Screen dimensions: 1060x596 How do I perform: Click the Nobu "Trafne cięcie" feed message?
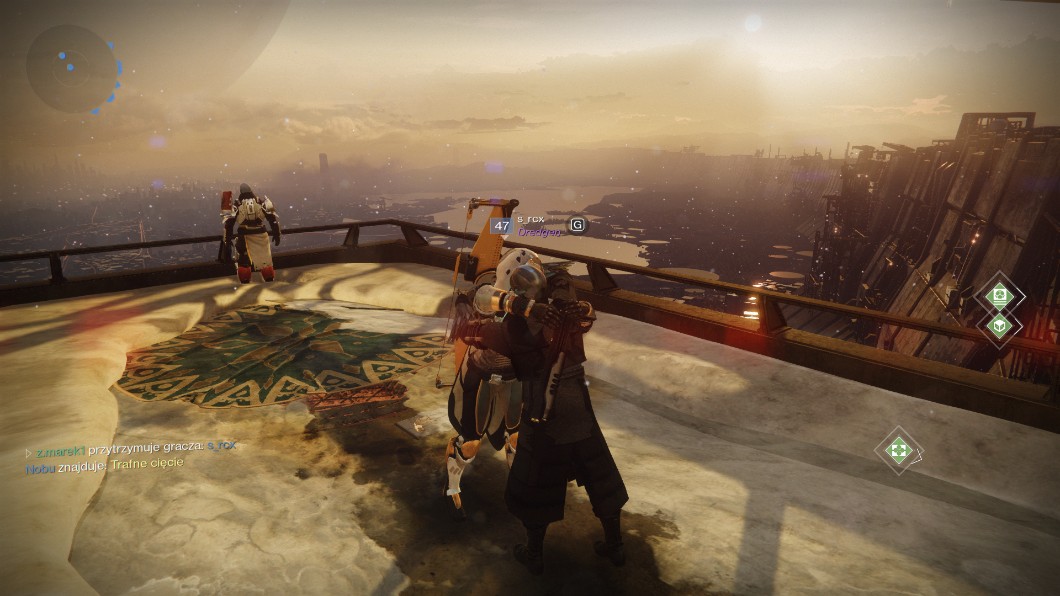104,464
